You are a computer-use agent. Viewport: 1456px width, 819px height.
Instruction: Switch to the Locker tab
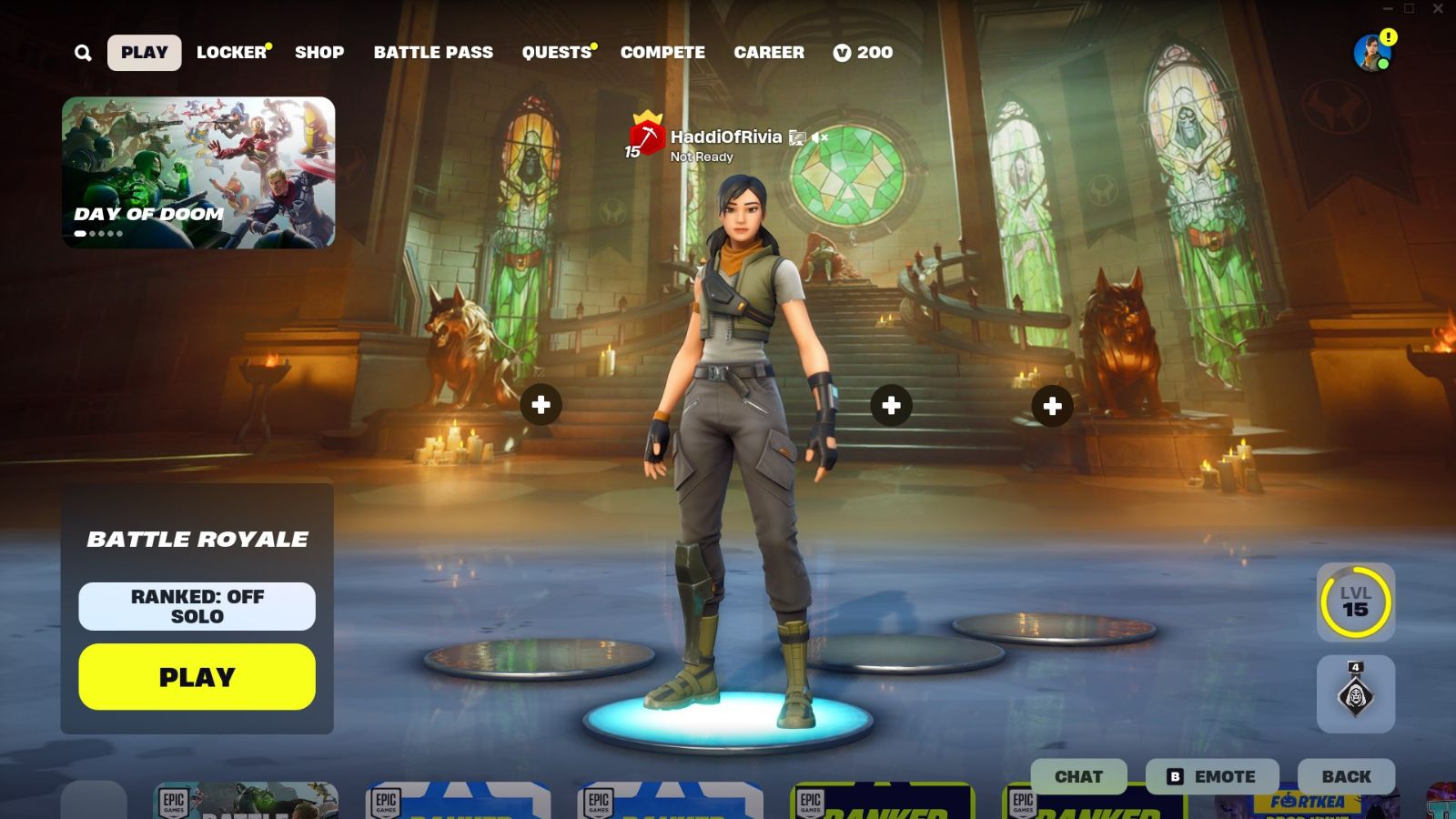coord(230,52)
